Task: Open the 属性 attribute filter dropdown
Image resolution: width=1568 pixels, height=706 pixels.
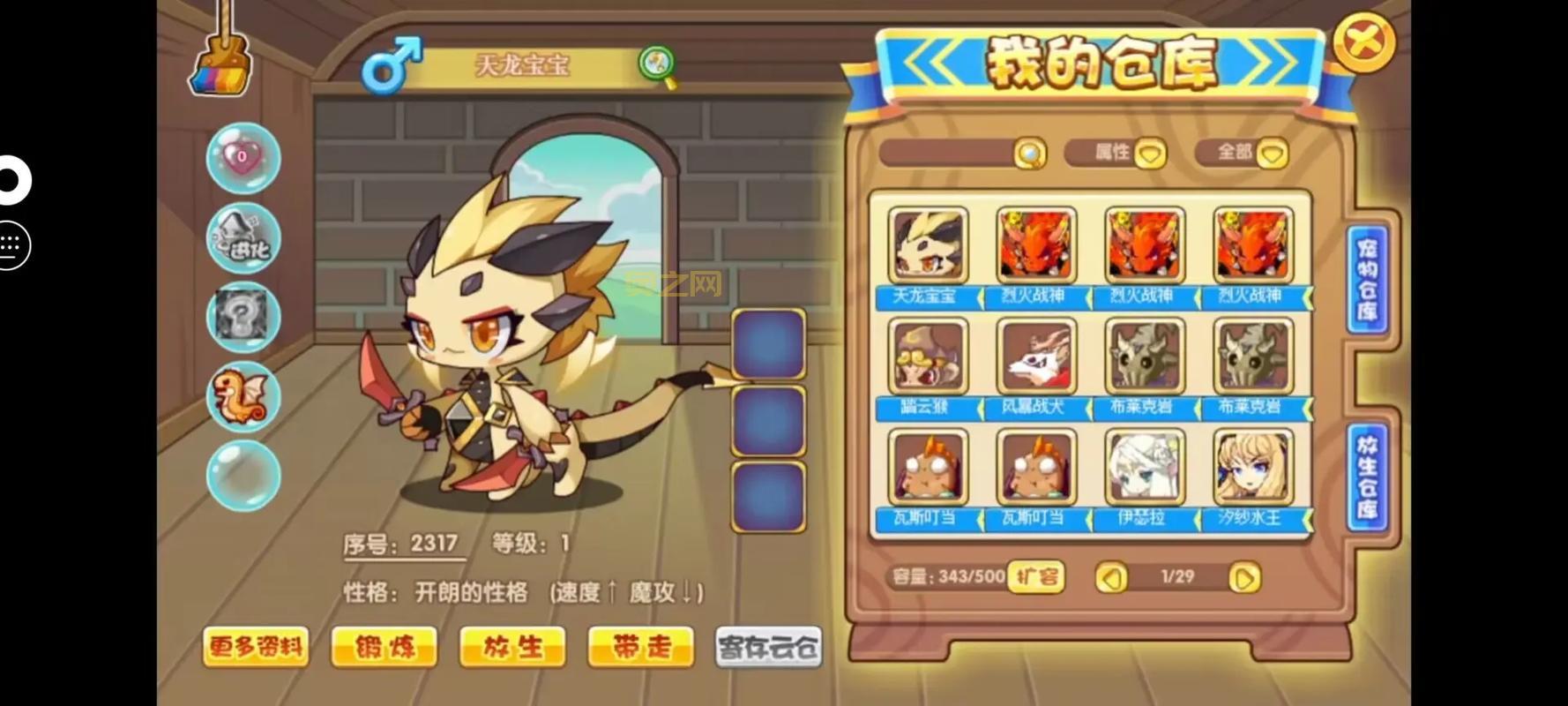Action: [1116, 154]
